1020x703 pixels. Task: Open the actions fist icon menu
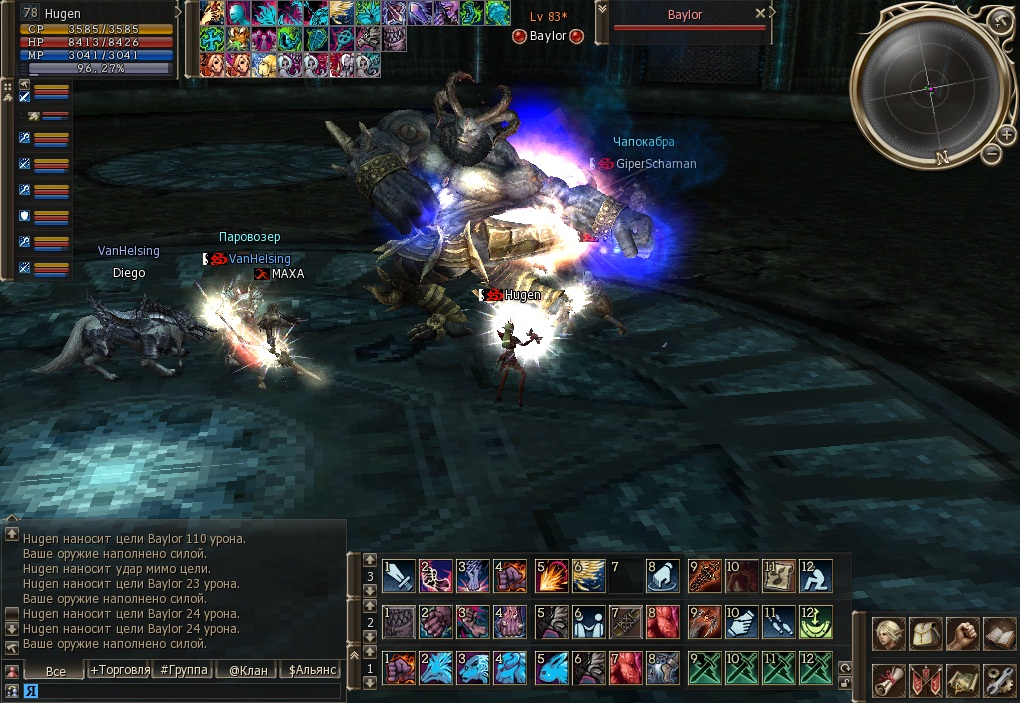(x=961, y=634)
